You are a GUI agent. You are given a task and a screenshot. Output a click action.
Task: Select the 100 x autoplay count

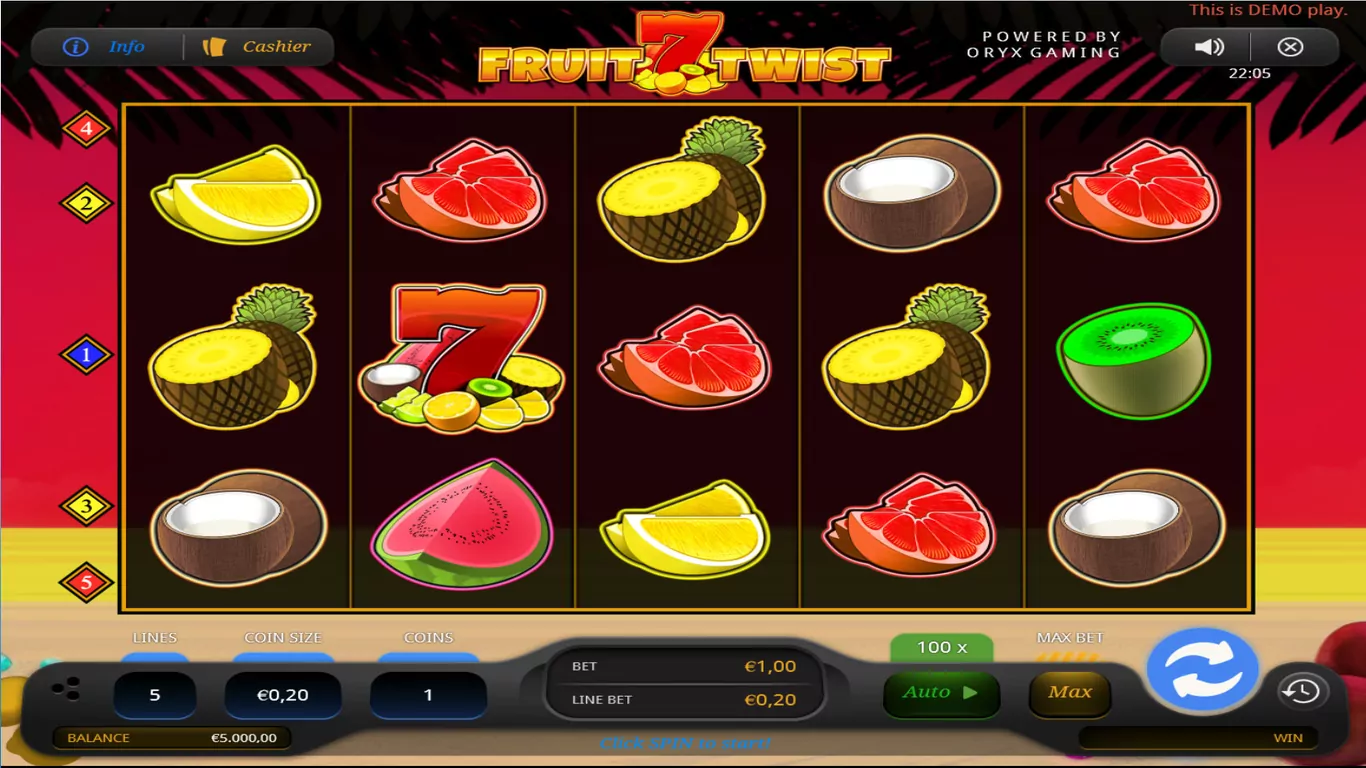941,648
